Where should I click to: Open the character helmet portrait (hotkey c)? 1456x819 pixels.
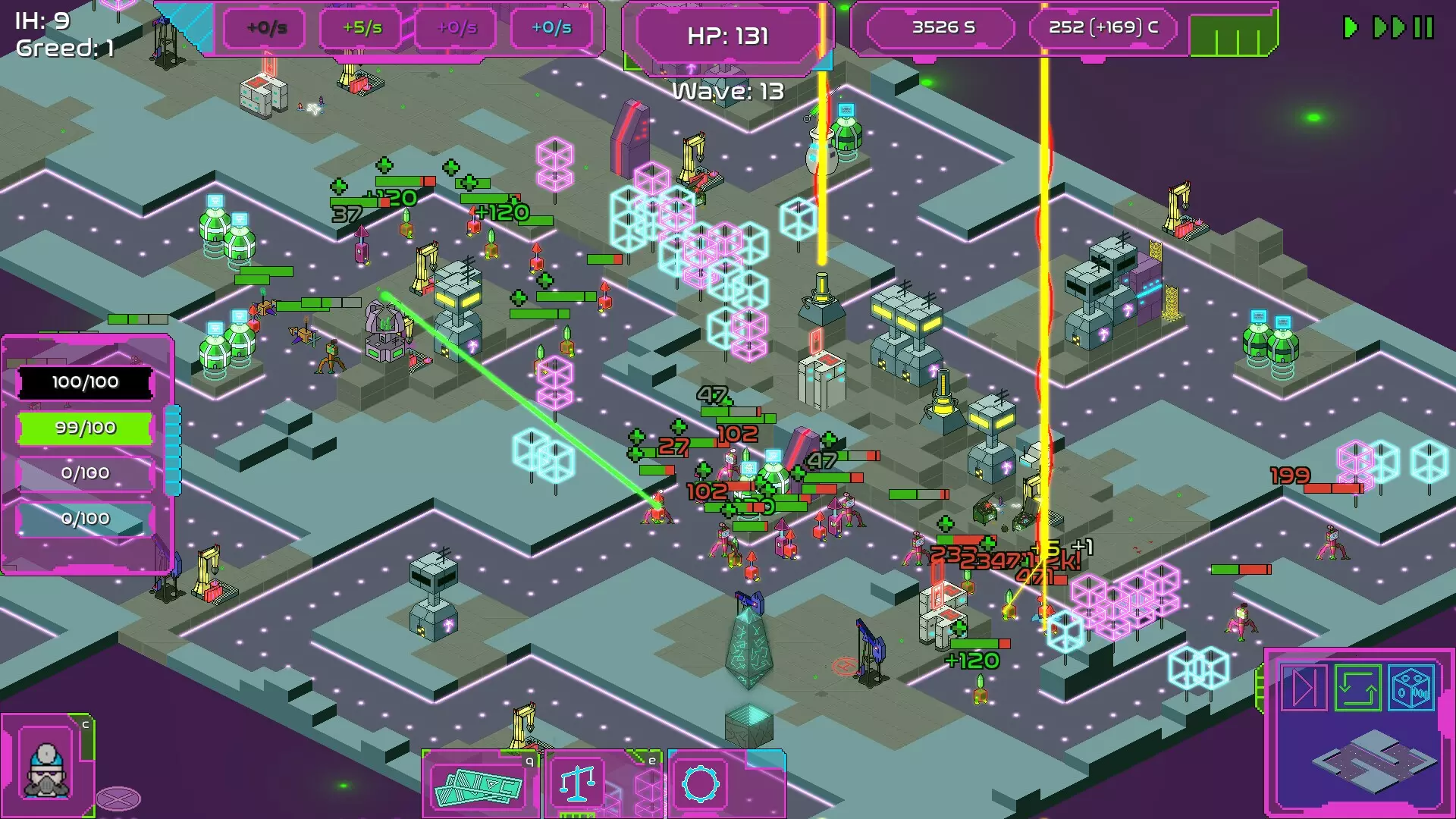45,770
